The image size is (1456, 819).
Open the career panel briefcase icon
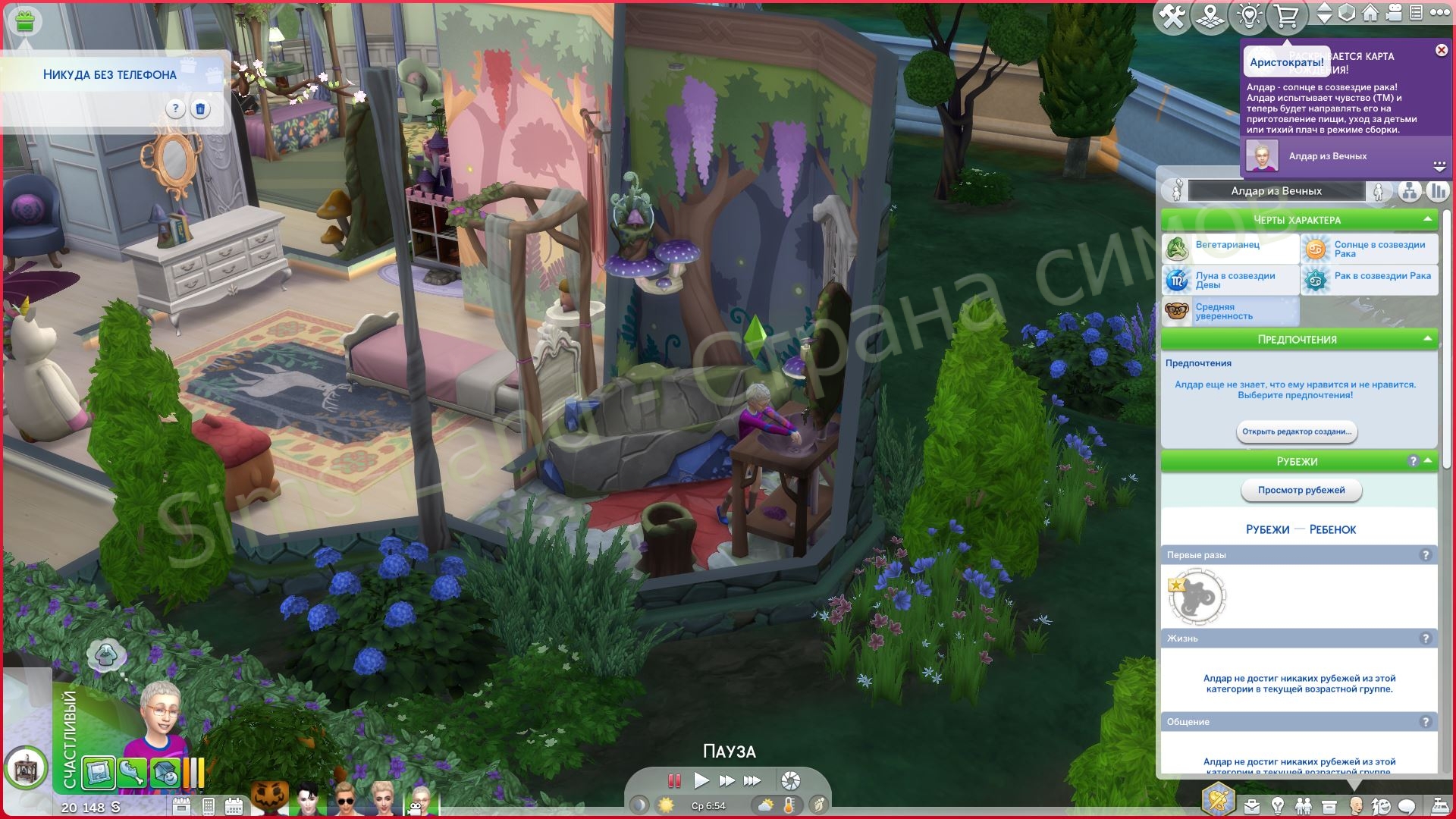(x=1251, y=805)
